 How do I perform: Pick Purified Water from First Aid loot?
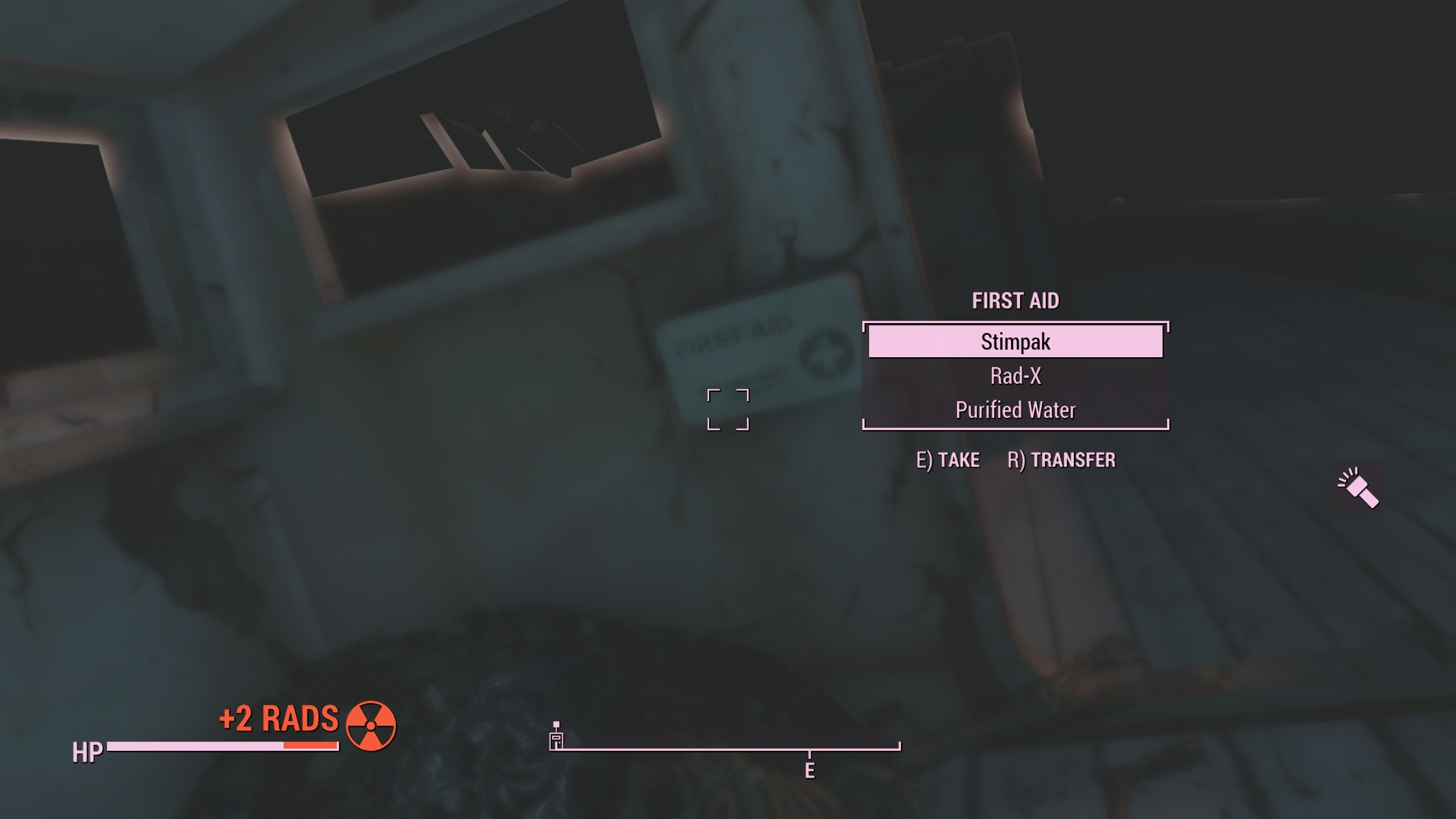coord(1015,410)
